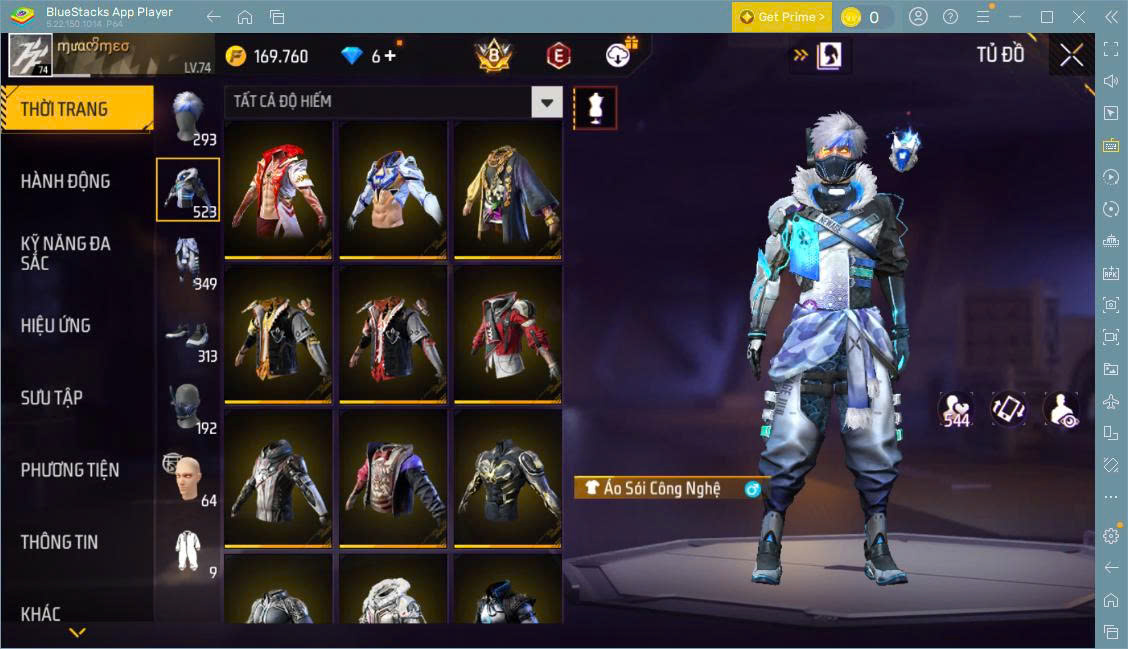The image size is (1128, 649).
Task: Click the mannequin preview button
Action: 595,108
